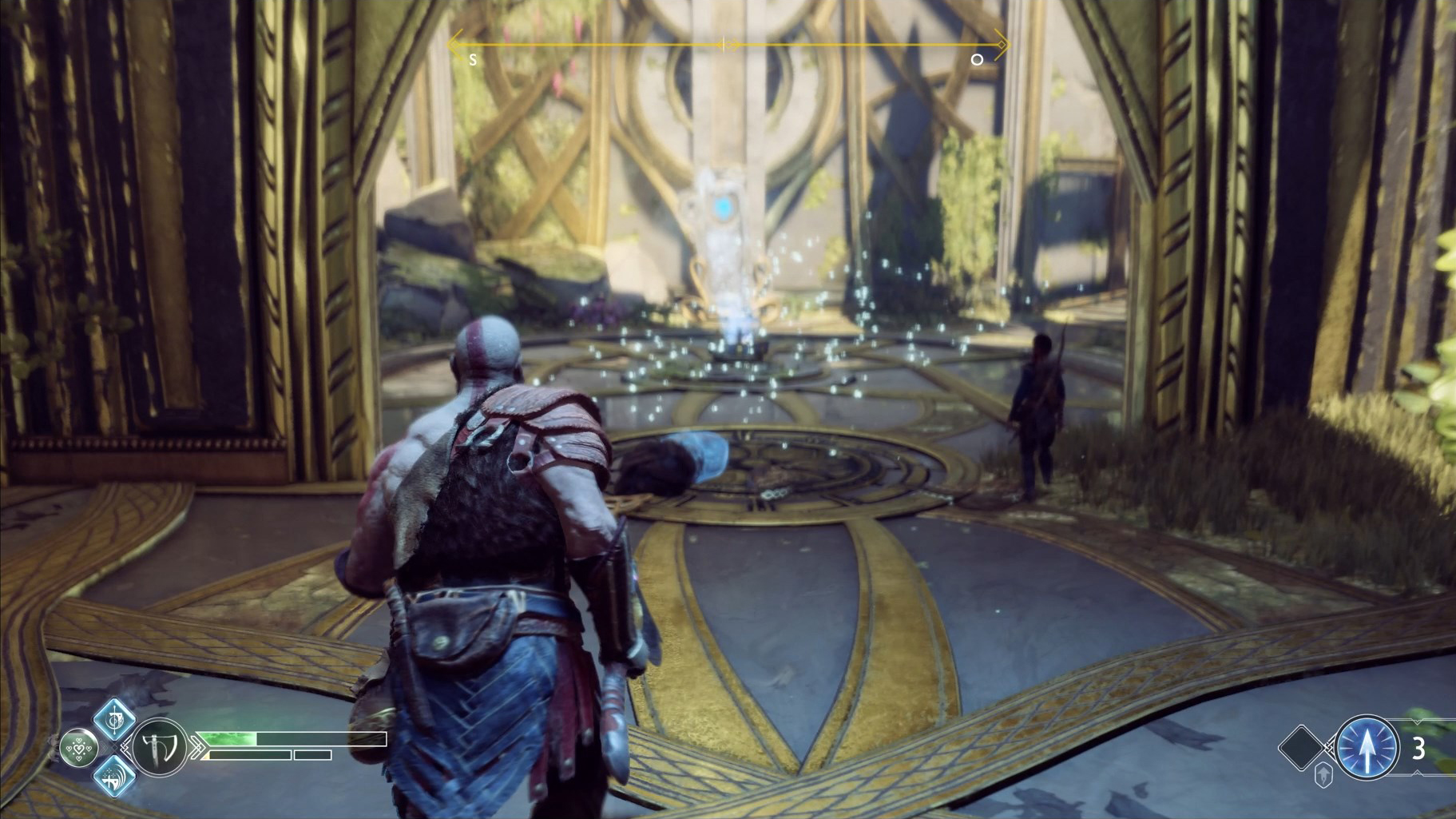Viewport: 1456px width, 819px height.
Task: Click the rage meter segment below the health bar
Action: [x=250, y=754]
